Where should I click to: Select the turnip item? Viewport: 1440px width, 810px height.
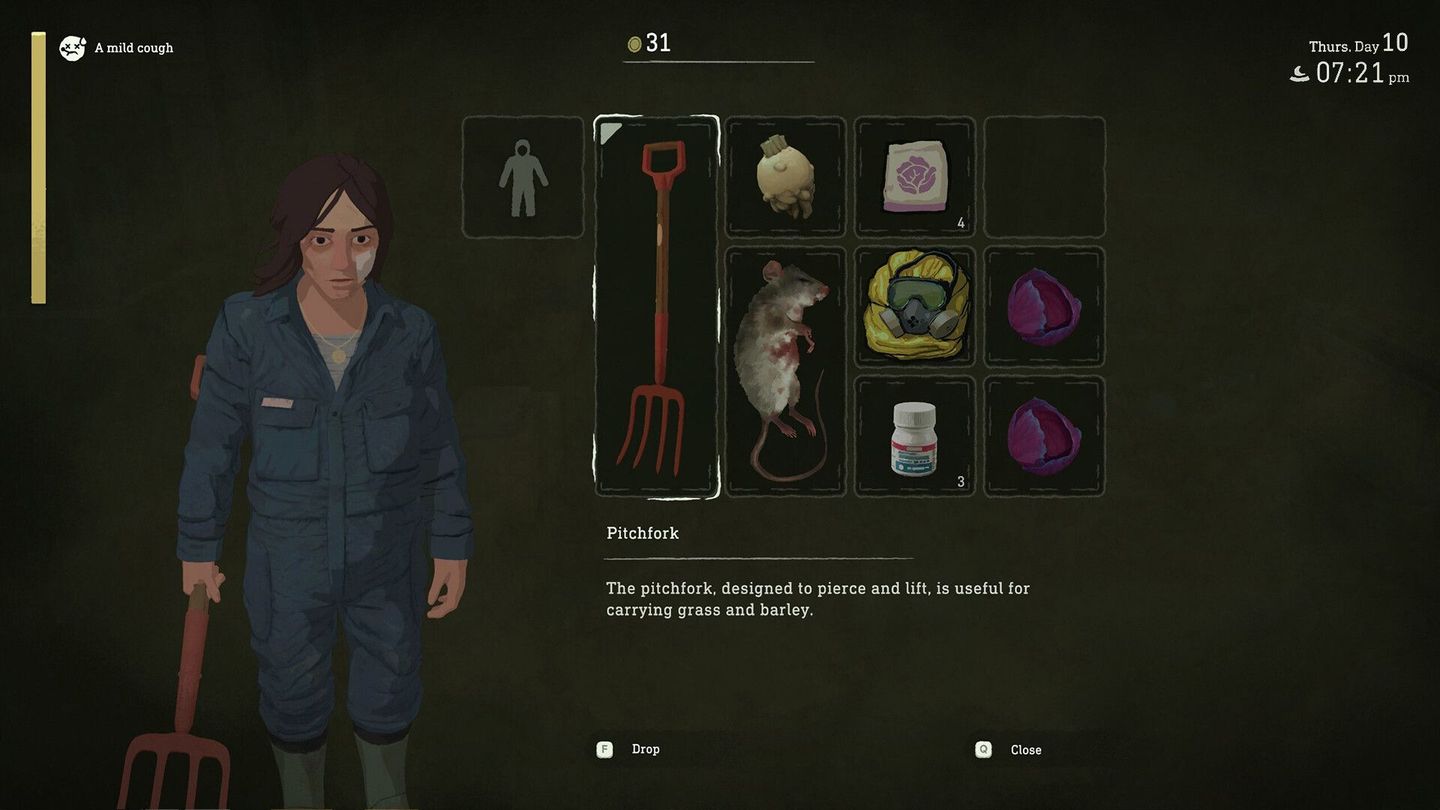coord(785,175)
